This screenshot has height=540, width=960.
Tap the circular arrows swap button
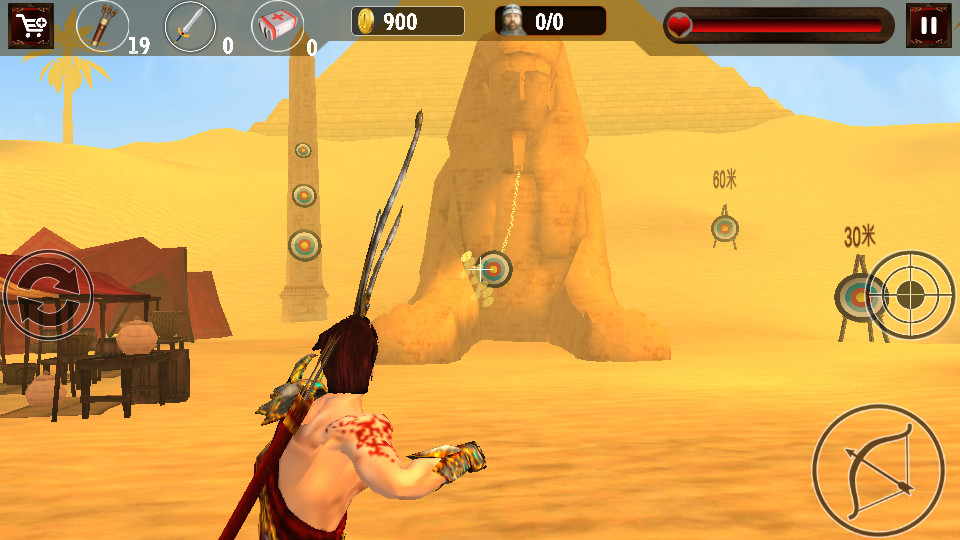pyautogui.click(x=47, y=295)
